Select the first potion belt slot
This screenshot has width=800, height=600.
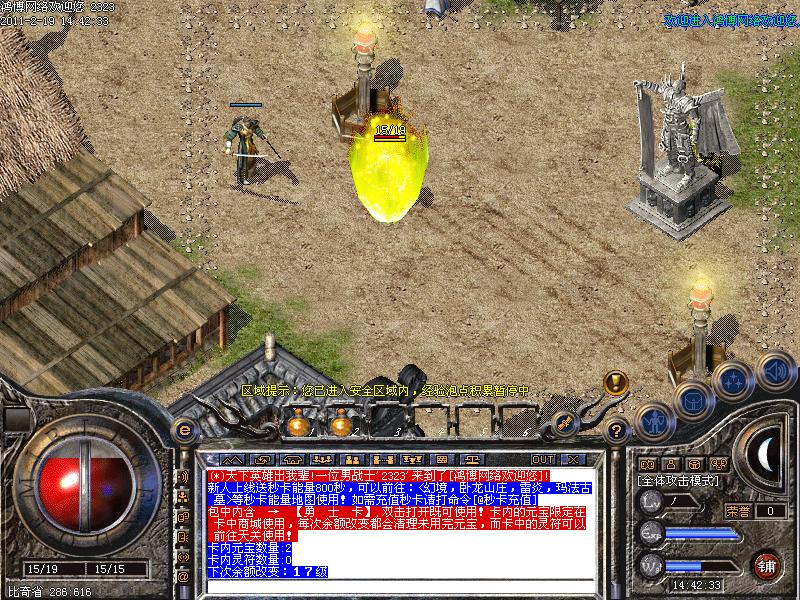(297, 425)
